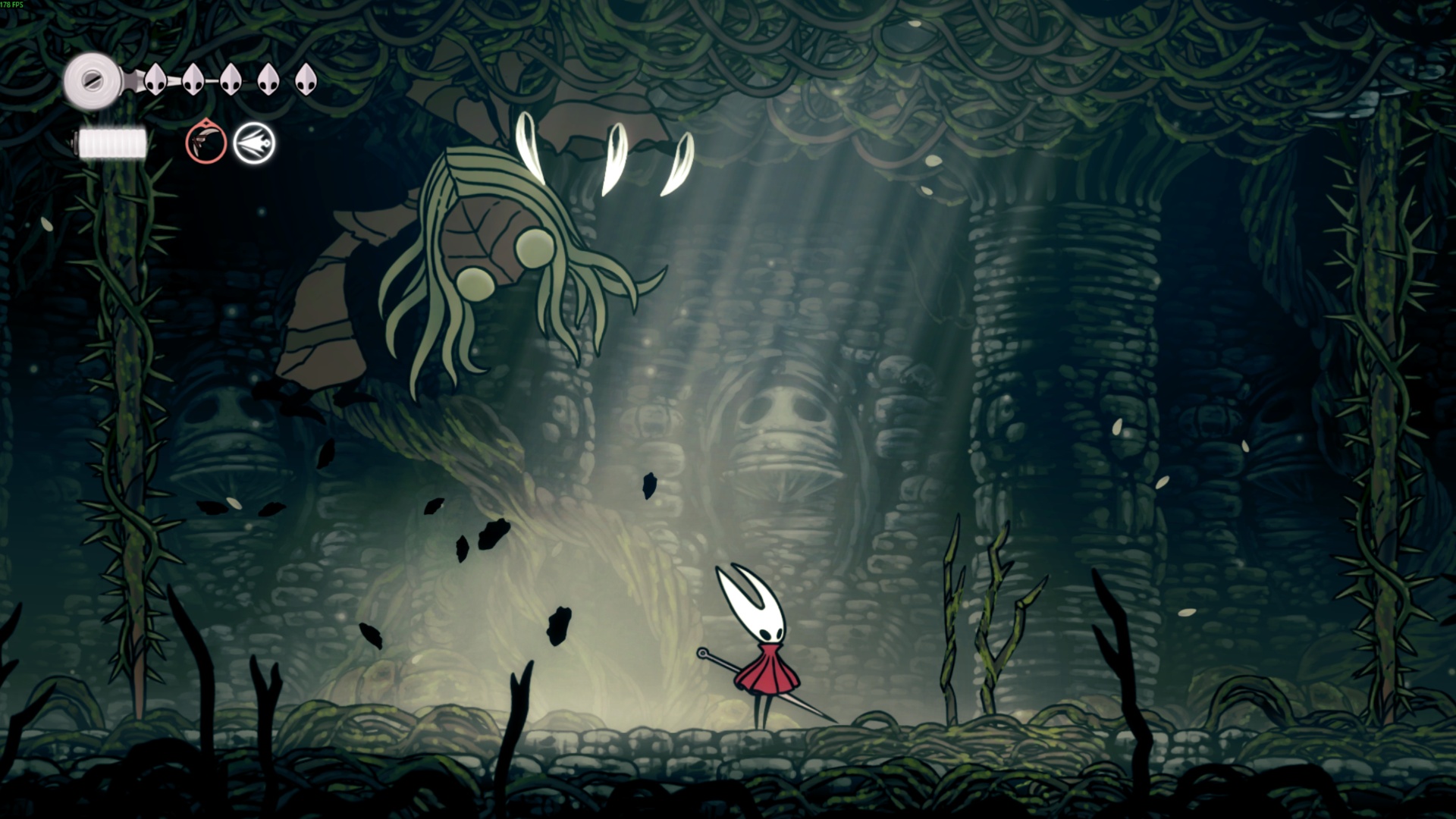Image resolution: width=1456 pixels, height=819 pixels.
Task: Activate the white-ringed silk dash skill icon
Action: tap(254, 143)
